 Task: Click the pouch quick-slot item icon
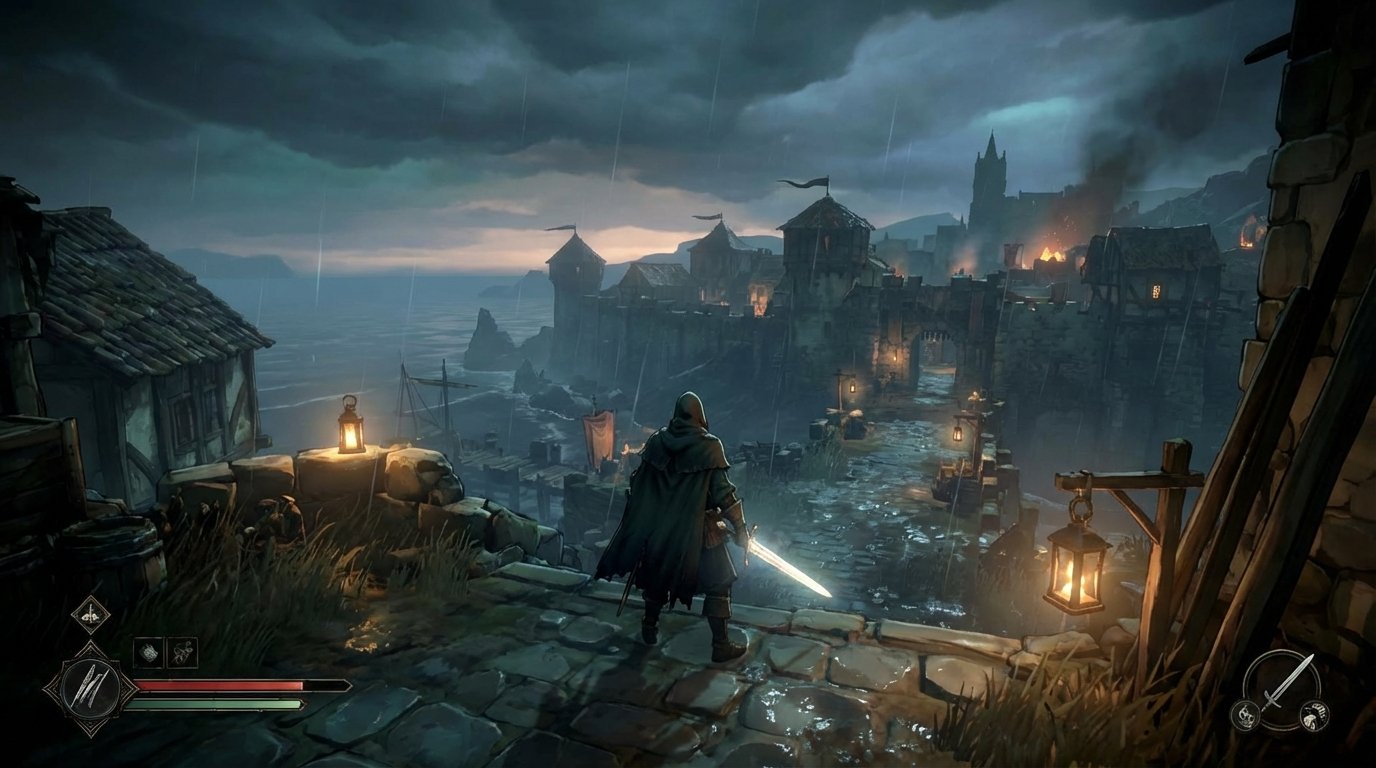[x=148, y=651]
